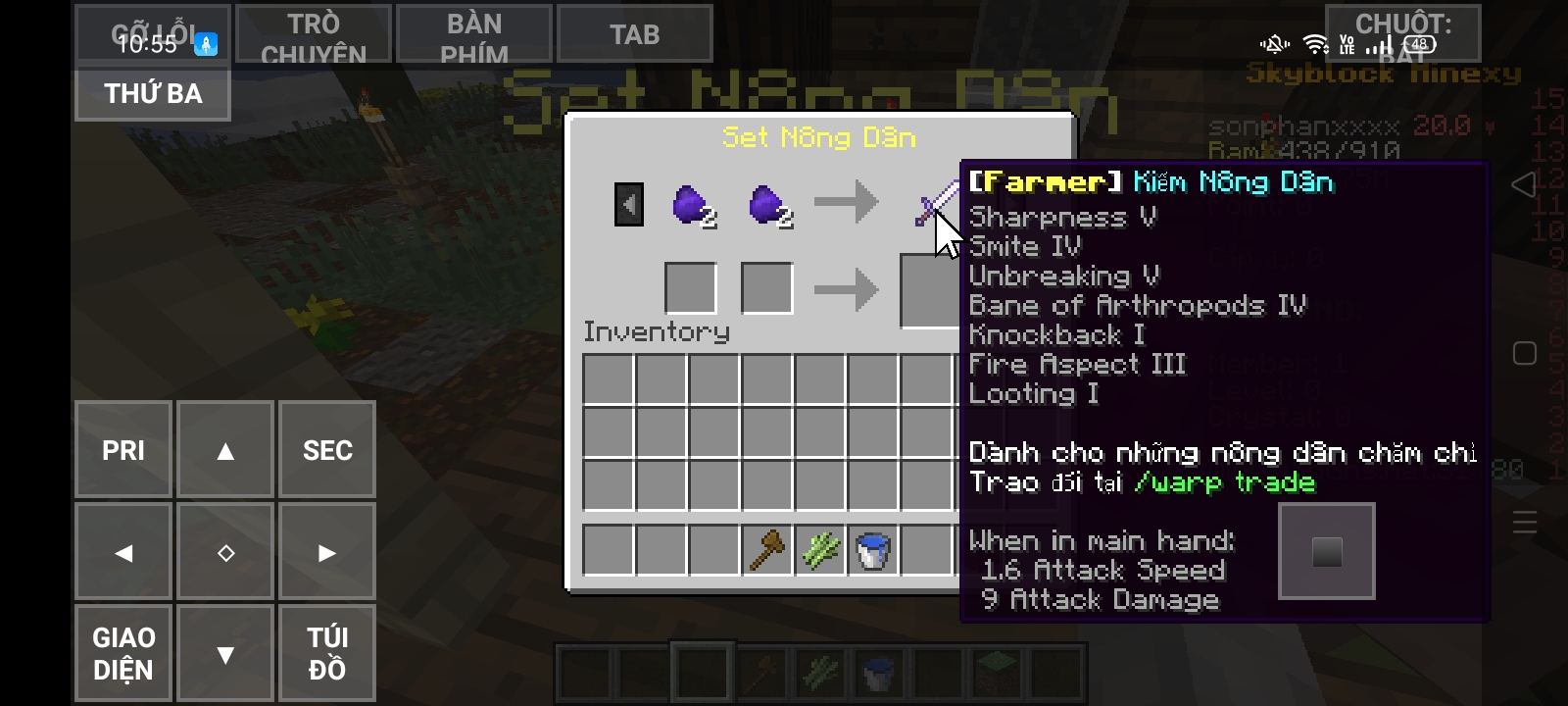
Task: Open the BÀN PHÍM keyboard button
Action: [x=474, y=35]
